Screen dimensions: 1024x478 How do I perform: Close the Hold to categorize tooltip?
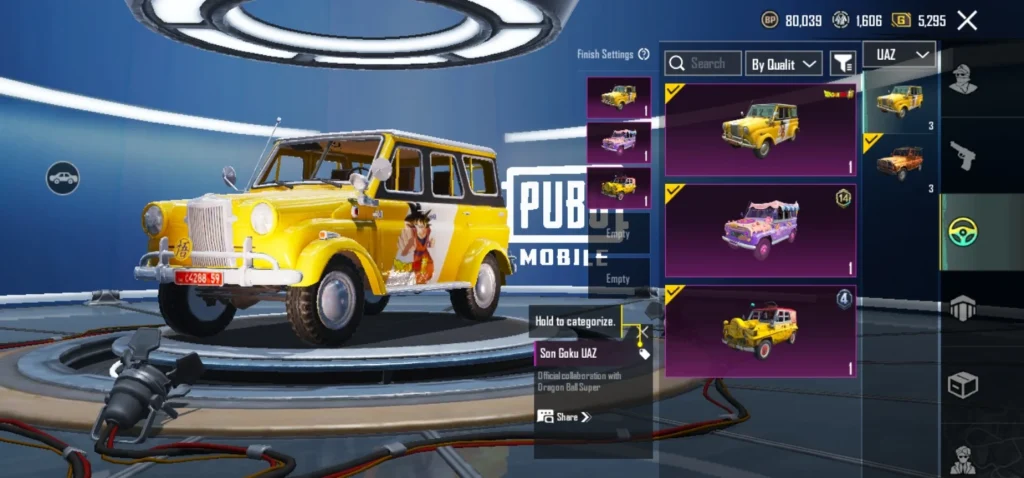(x=644, y=331)
